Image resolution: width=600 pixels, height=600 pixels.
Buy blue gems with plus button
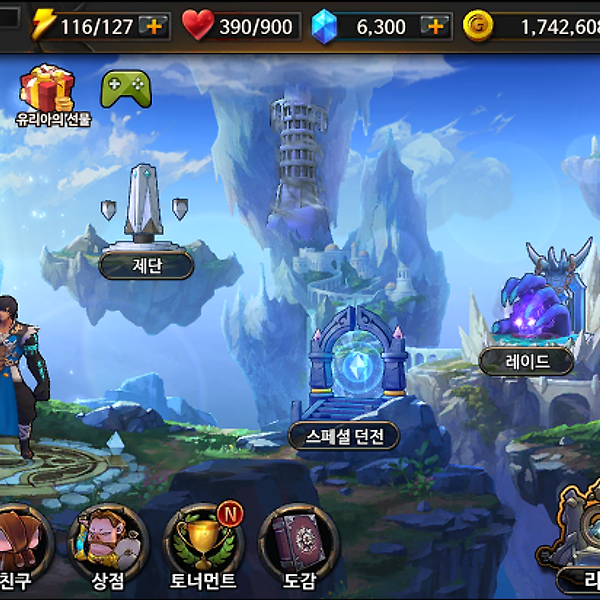tap(434, 26)
